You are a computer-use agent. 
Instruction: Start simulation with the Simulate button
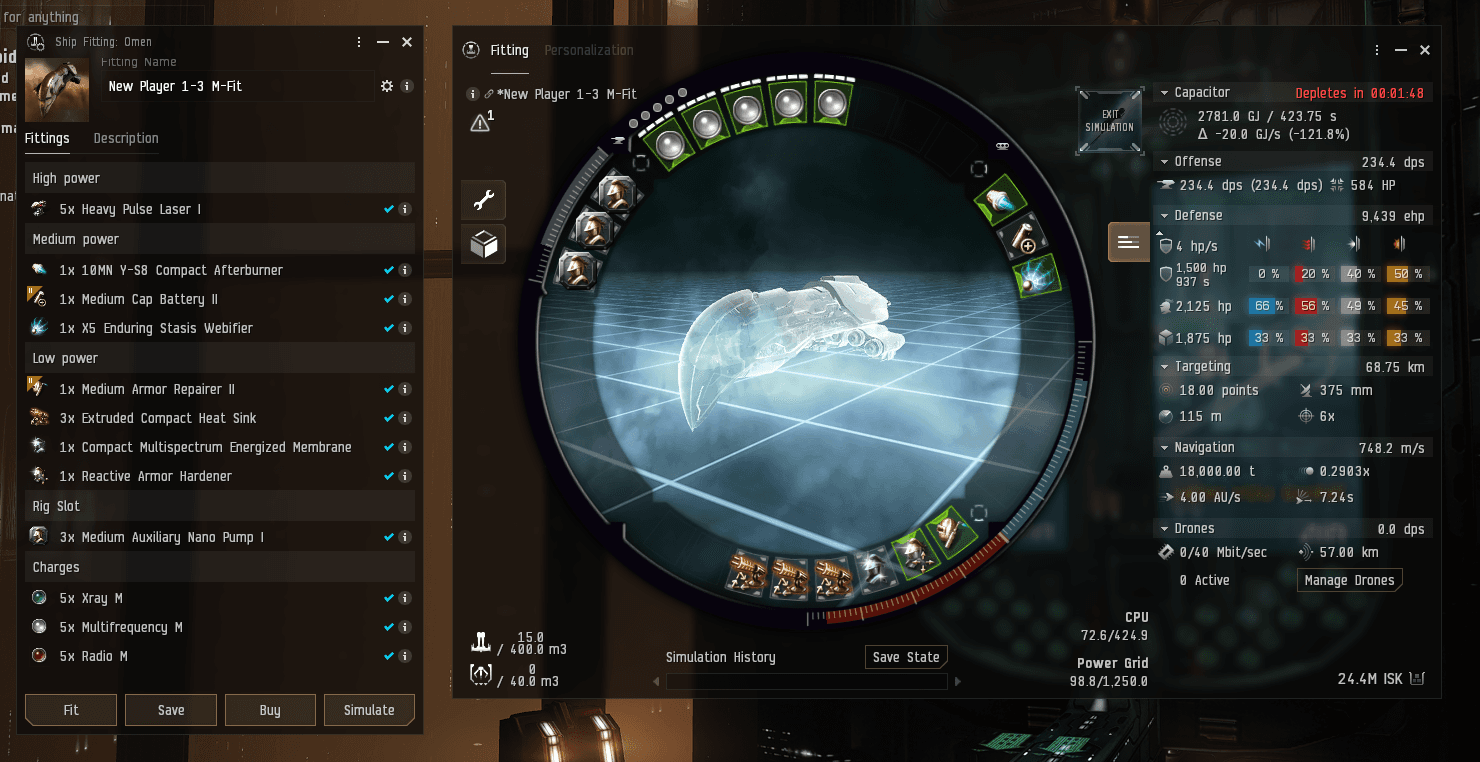(369, 710)
